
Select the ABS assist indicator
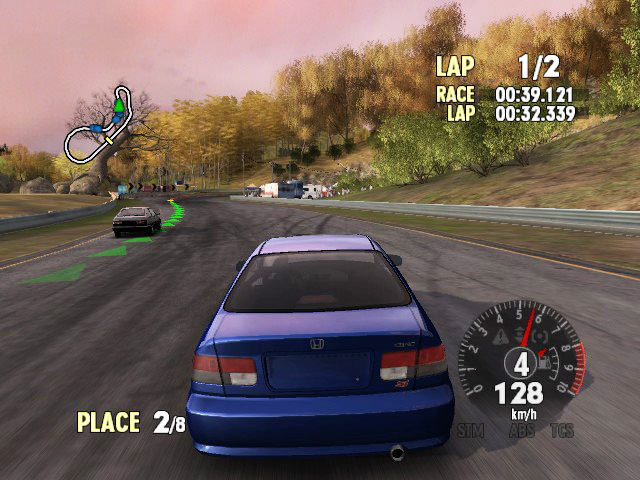coord(519,432)
